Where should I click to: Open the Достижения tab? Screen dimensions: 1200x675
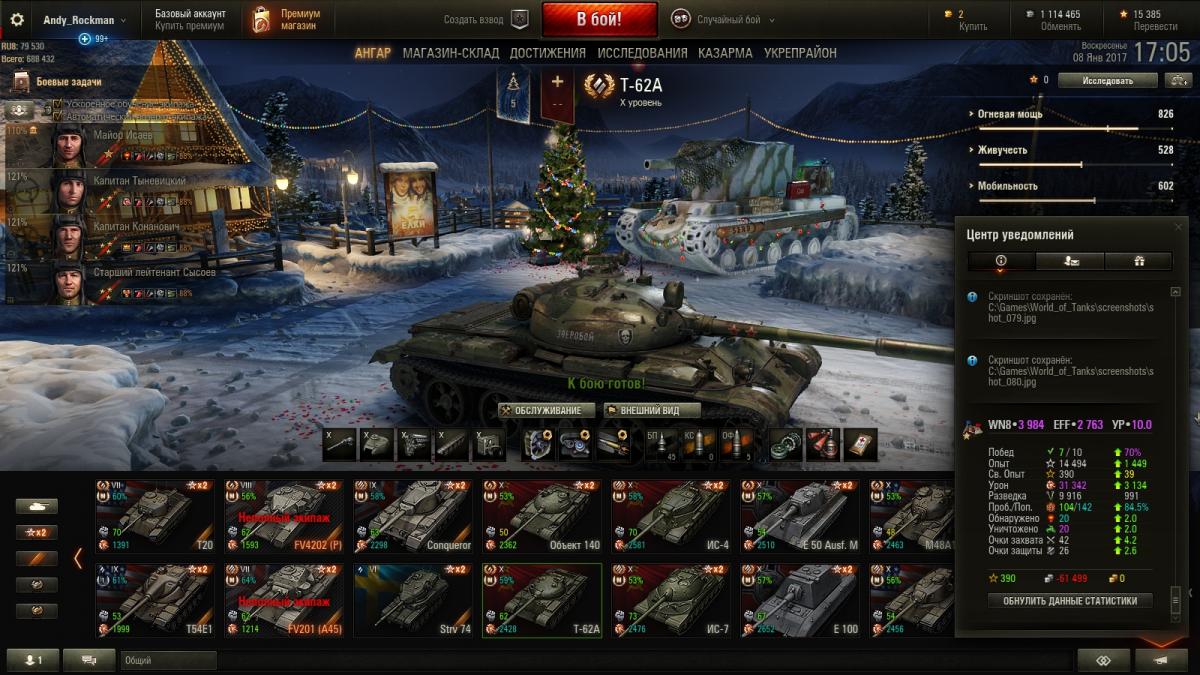547,53
